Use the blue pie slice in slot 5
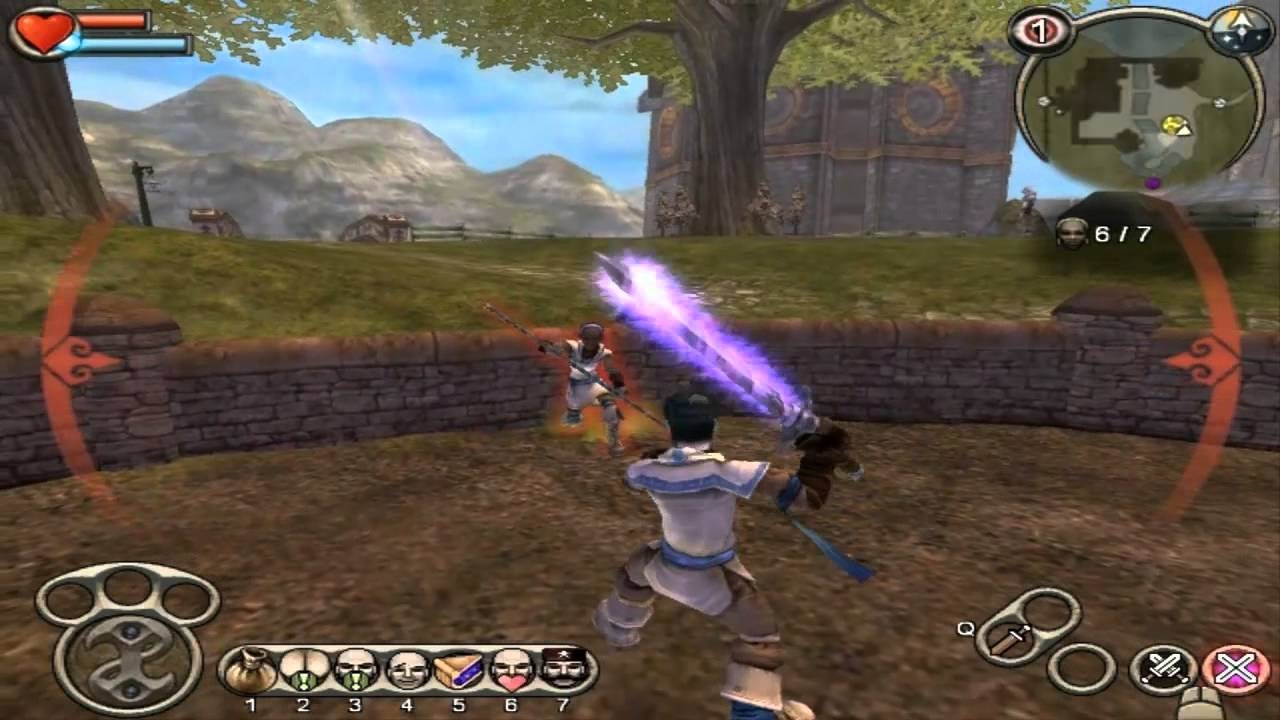Image resolution: width=1280 pixels, height=720 pixels. (459, 670)
